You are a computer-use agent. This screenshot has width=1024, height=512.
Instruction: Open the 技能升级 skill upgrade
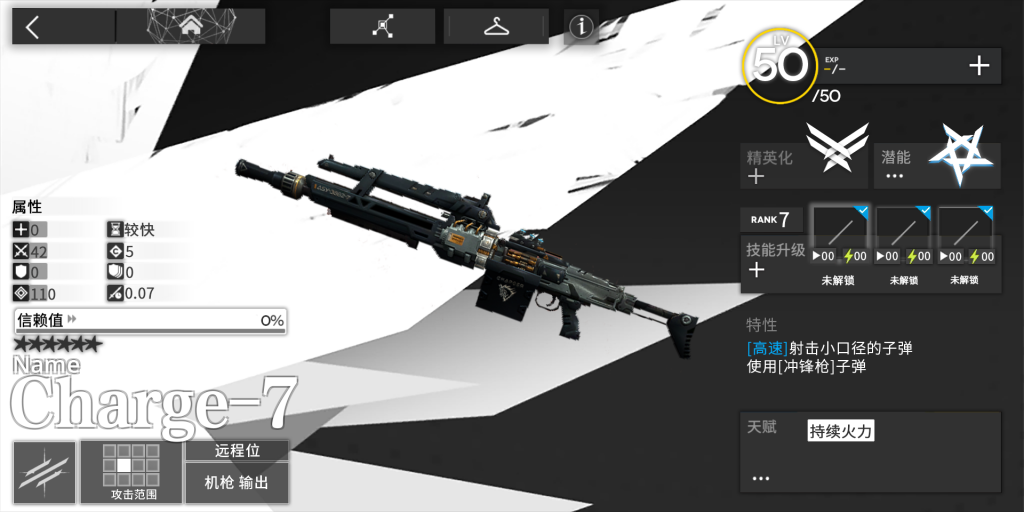pyautogui.click(x=773, y=260)
